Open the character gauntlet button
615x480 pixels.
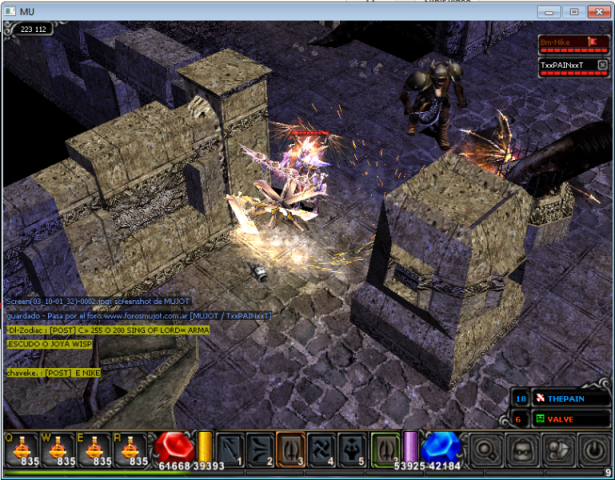(x=558, y=447)
